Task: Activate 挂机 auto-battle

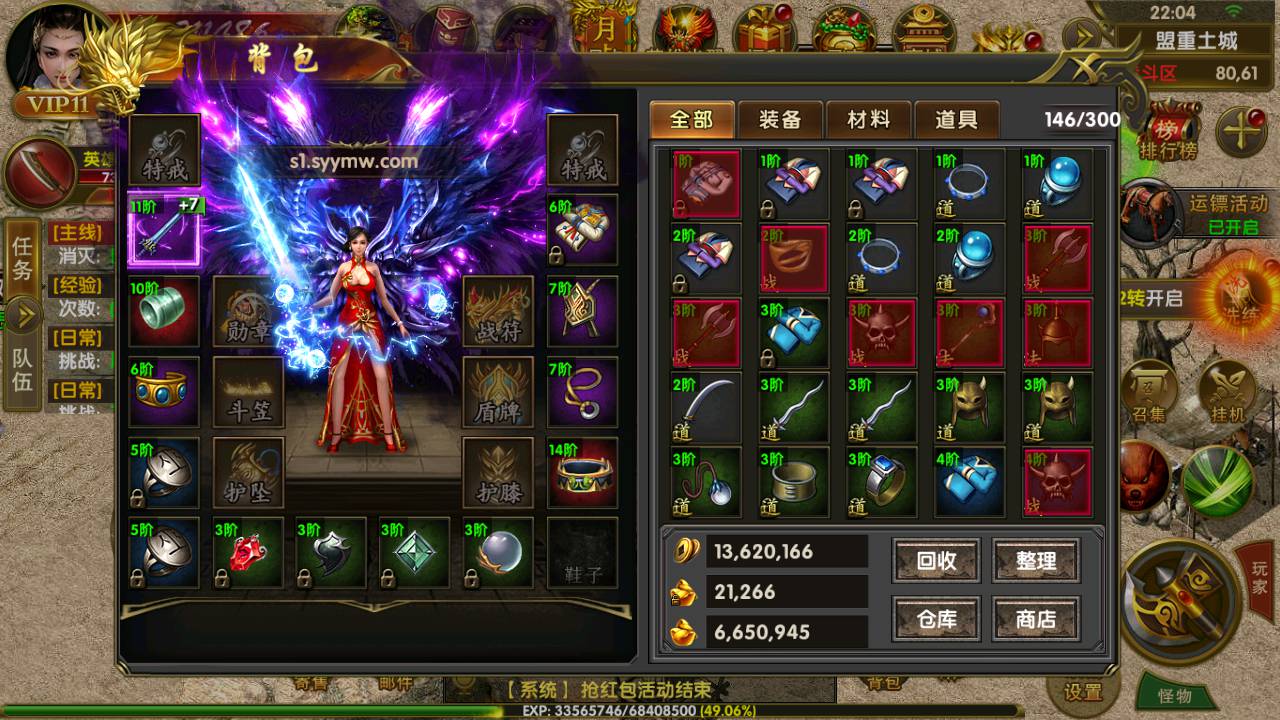Action: click(1226, 390)
